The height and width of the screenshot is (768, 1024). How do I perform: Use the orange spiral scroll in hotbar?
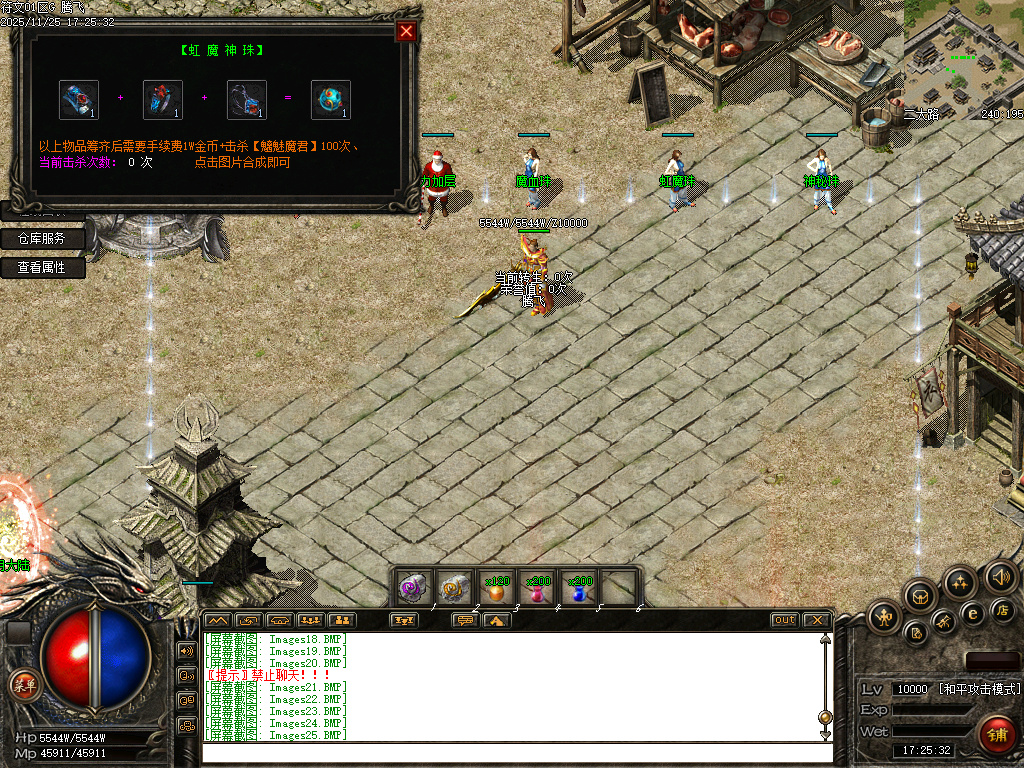click(454, 589)
